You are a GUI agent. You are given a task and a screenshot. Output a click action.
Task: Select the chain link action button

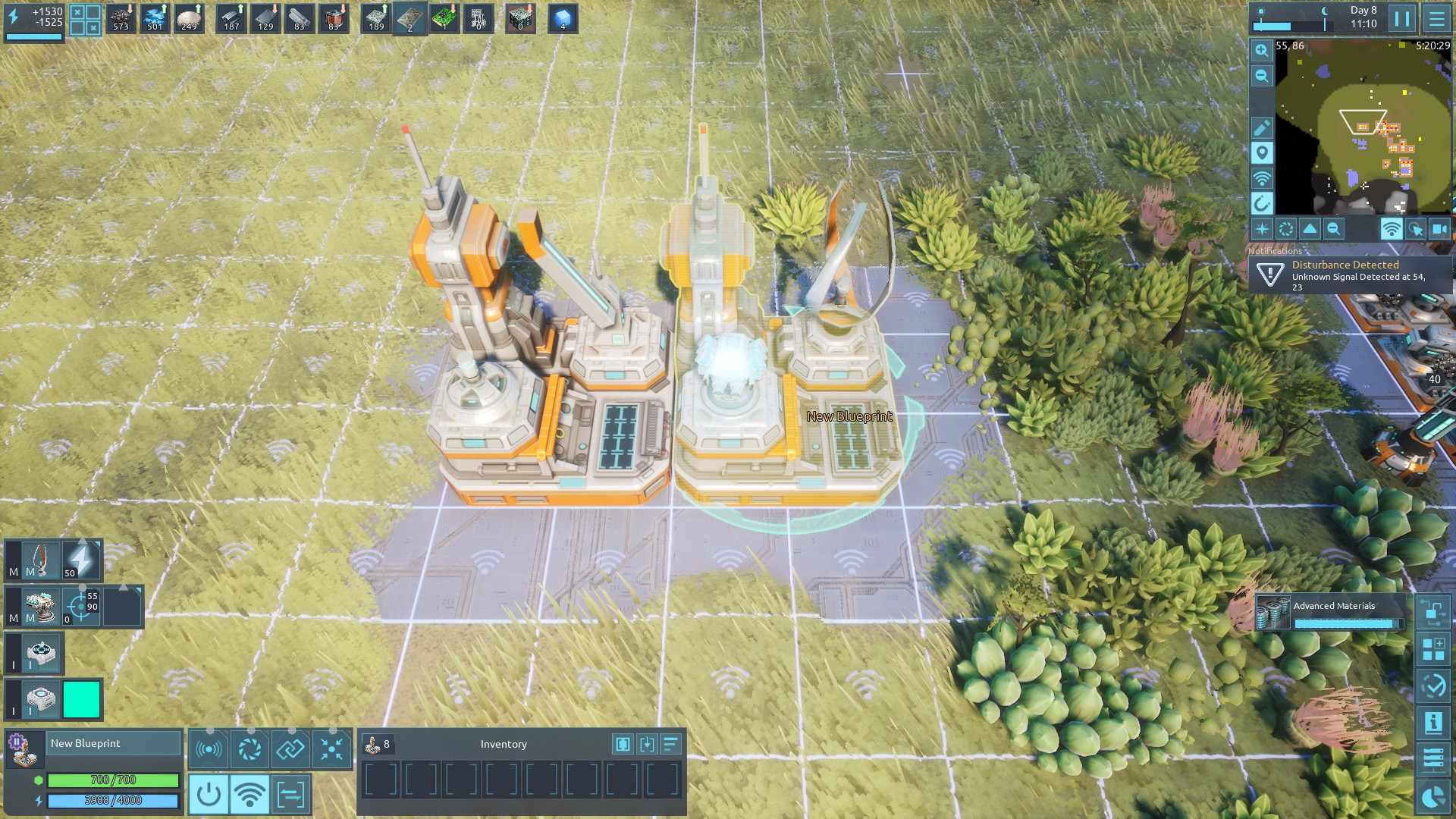click(290, 749)
